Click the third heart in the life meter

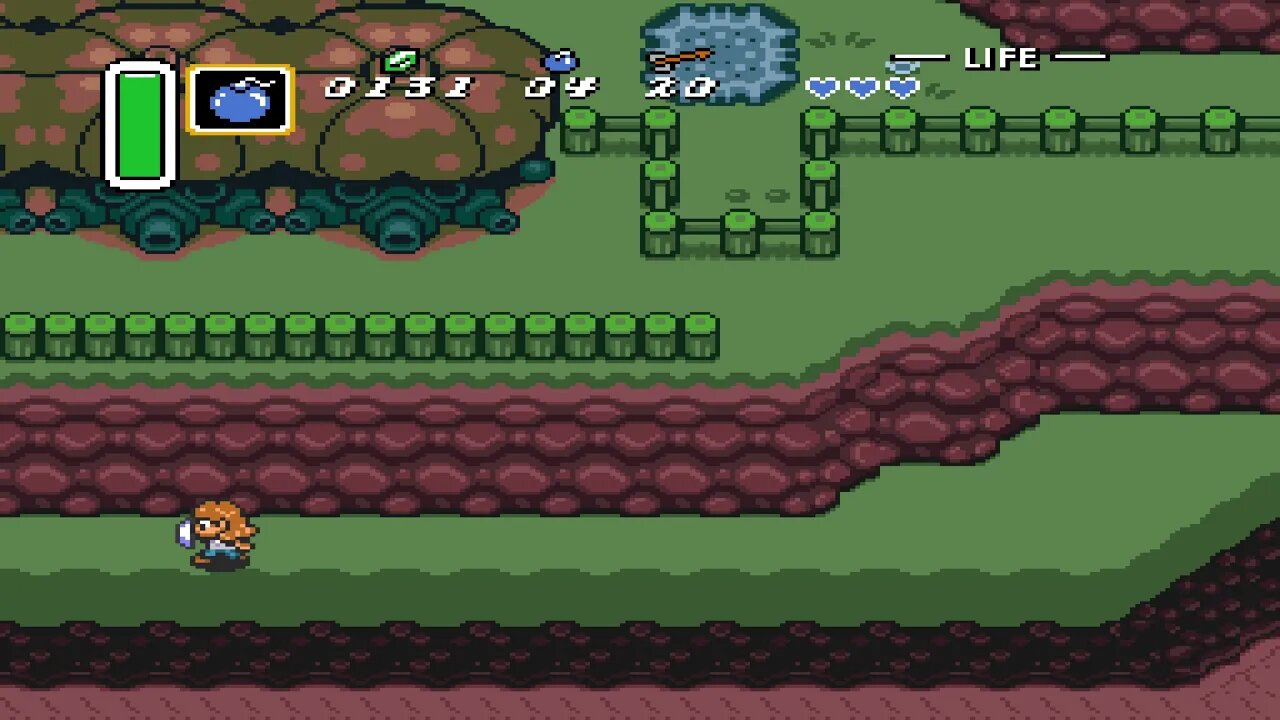tap(900, 88)
